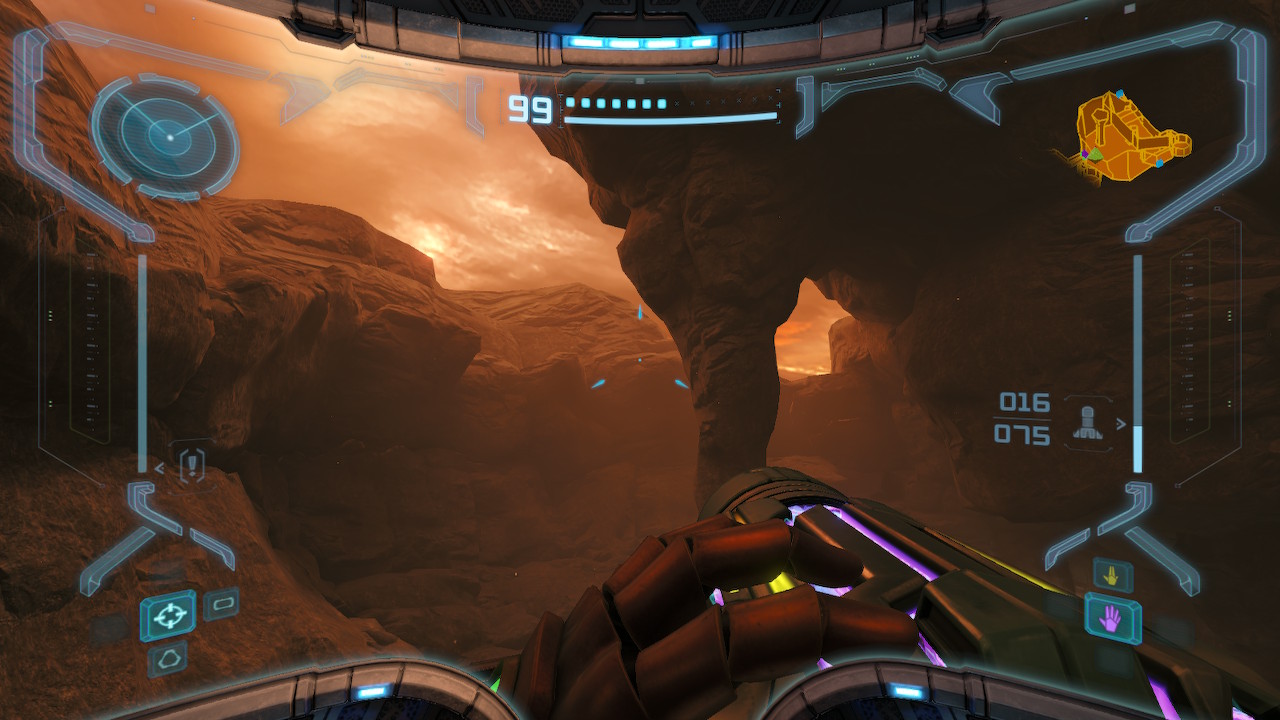Choose the visor icon below the crosshair
This screenshot has width=1280, height=720.
point(166,659)
